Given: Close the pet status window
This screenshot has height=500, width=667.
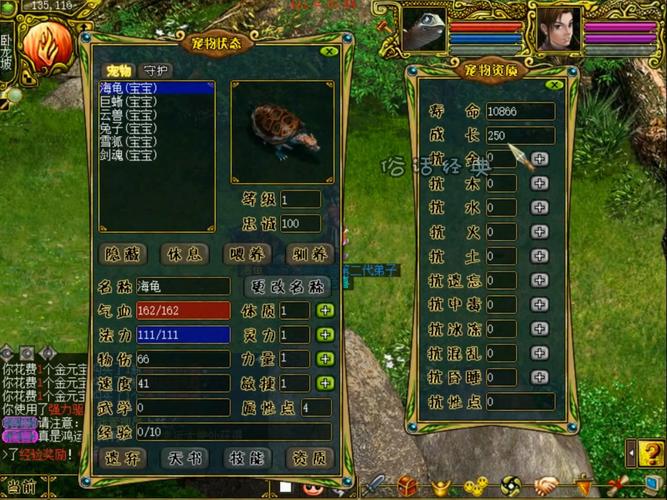Looking at the screenshot, I should [x=329, y=51].
